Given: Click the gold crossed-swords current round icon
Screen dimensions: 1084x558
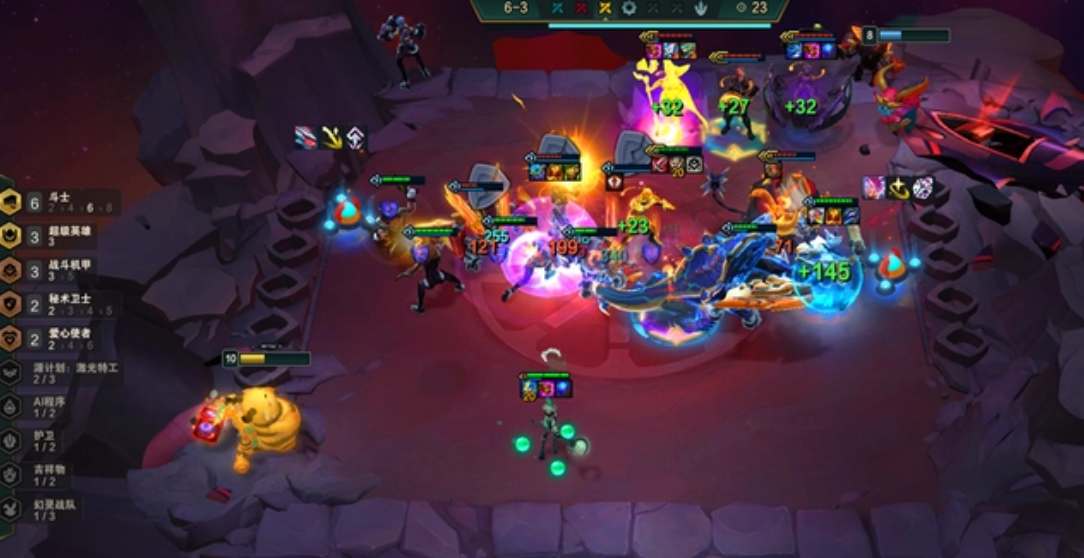Looking at the screenshot, I should coord(605,8).
